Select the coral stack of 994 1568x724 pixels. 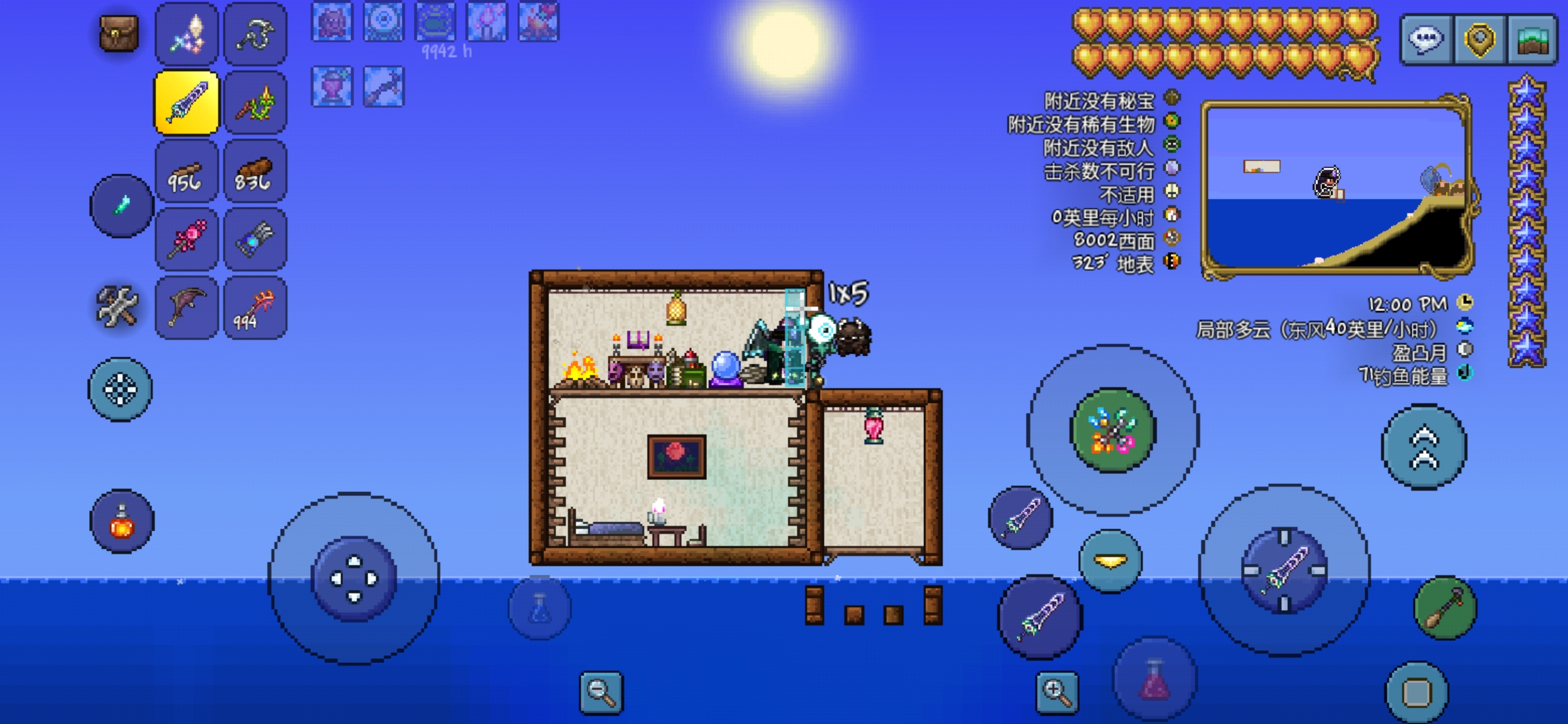pos(255,308)
